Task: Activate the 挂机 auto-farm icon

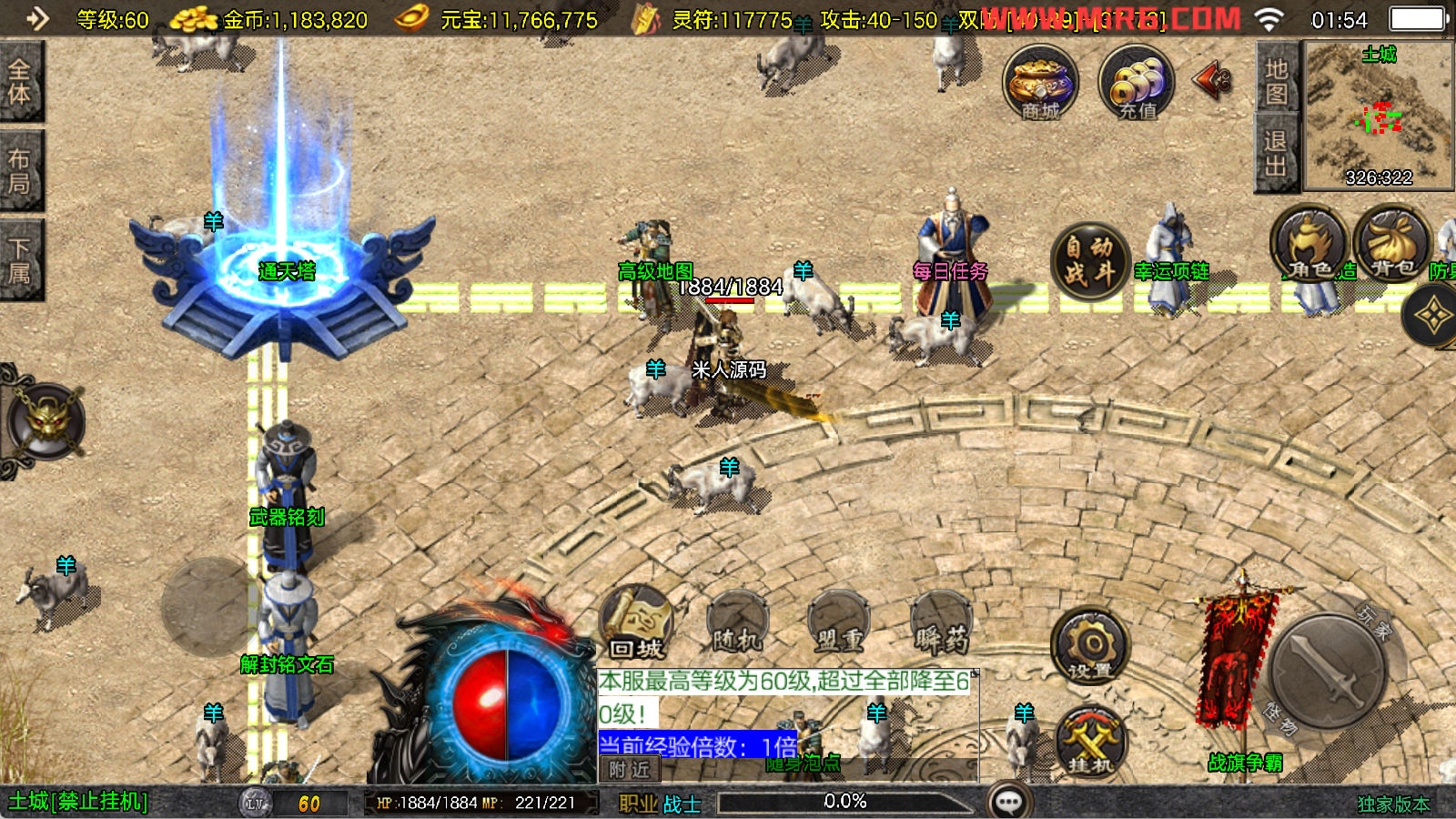Action: pos(1090,741)
